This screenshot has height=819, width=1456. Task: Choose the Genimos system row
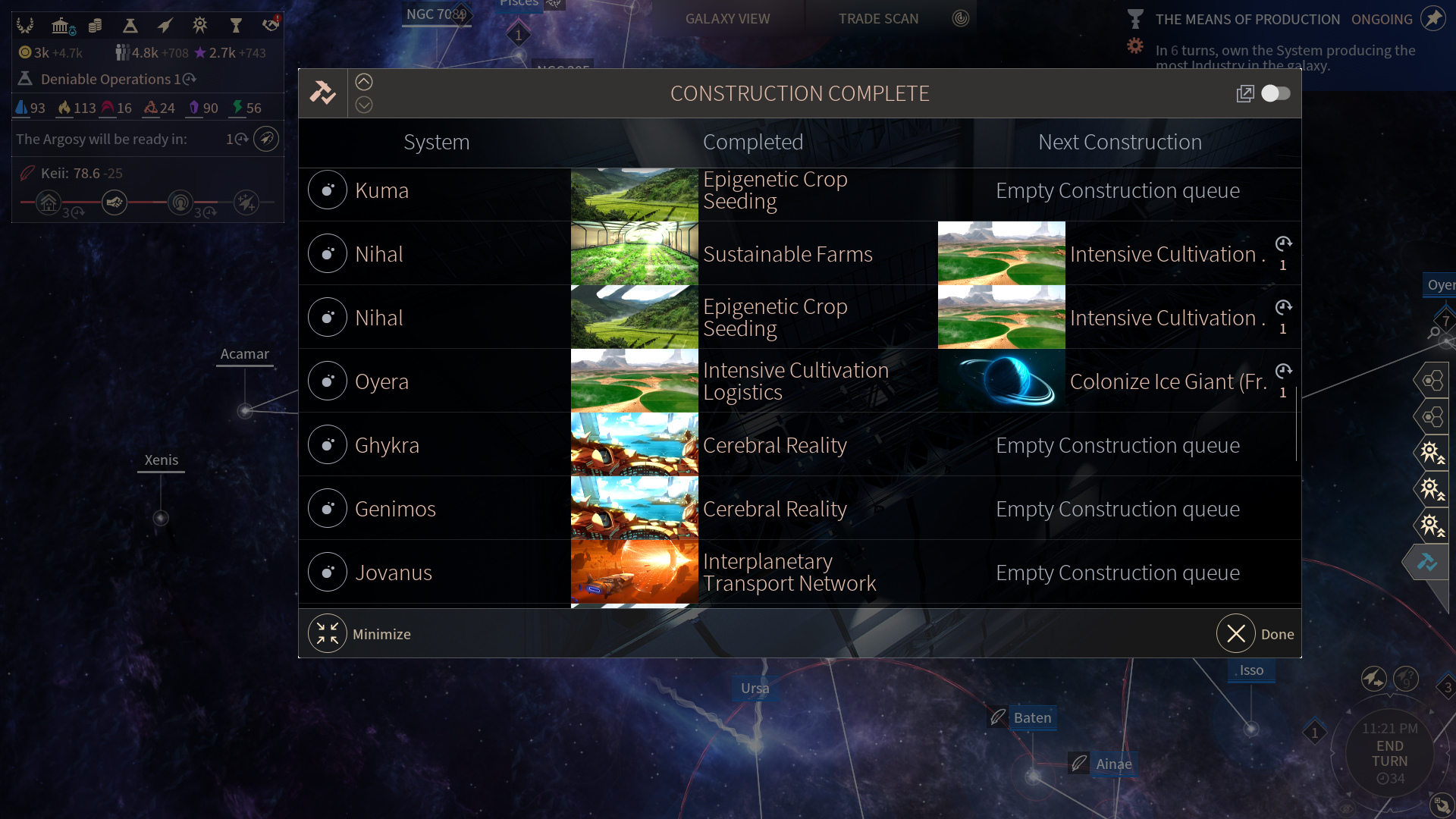coord(394,510)
